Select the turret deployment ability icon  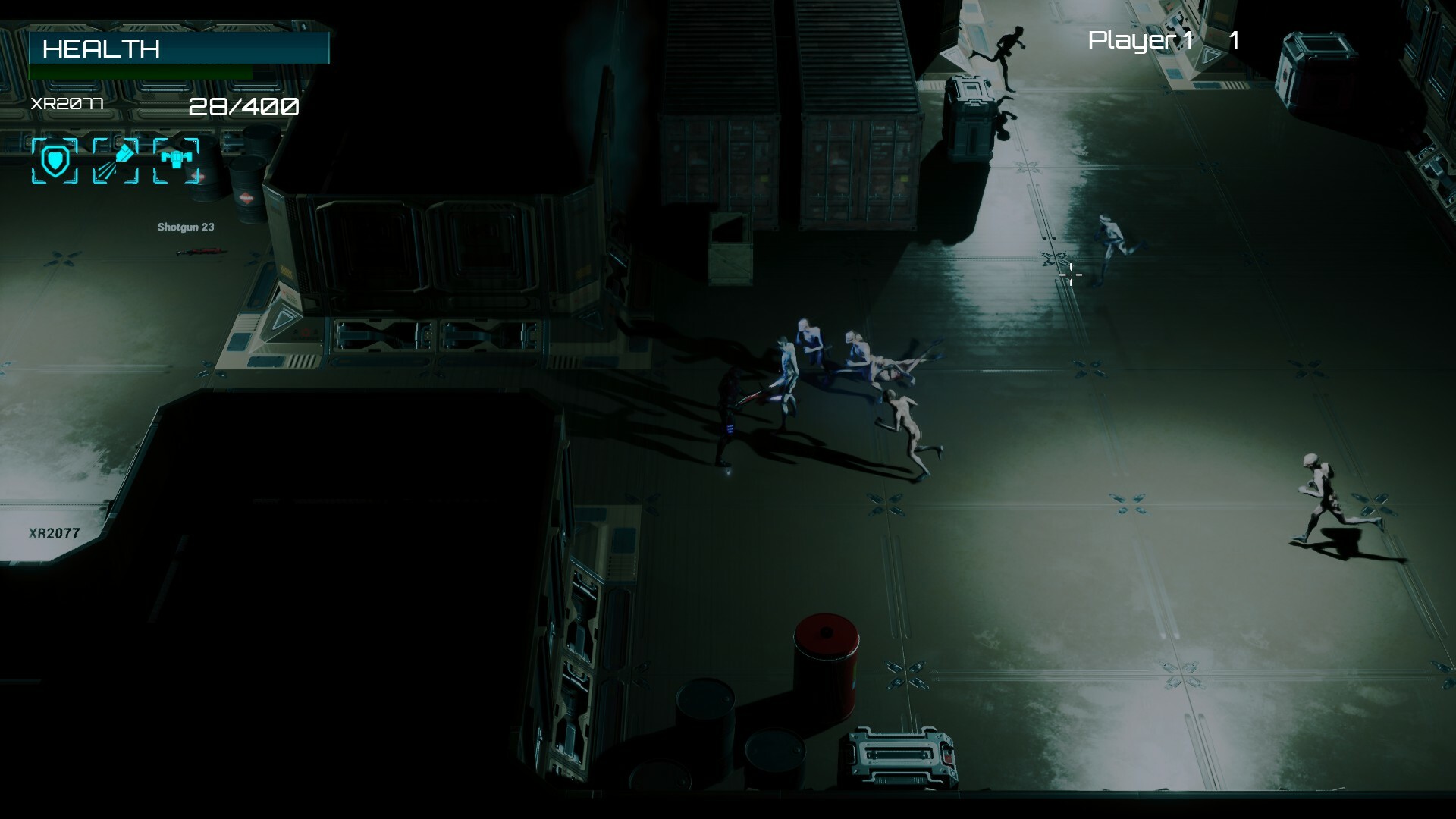[x=177, y=159]
